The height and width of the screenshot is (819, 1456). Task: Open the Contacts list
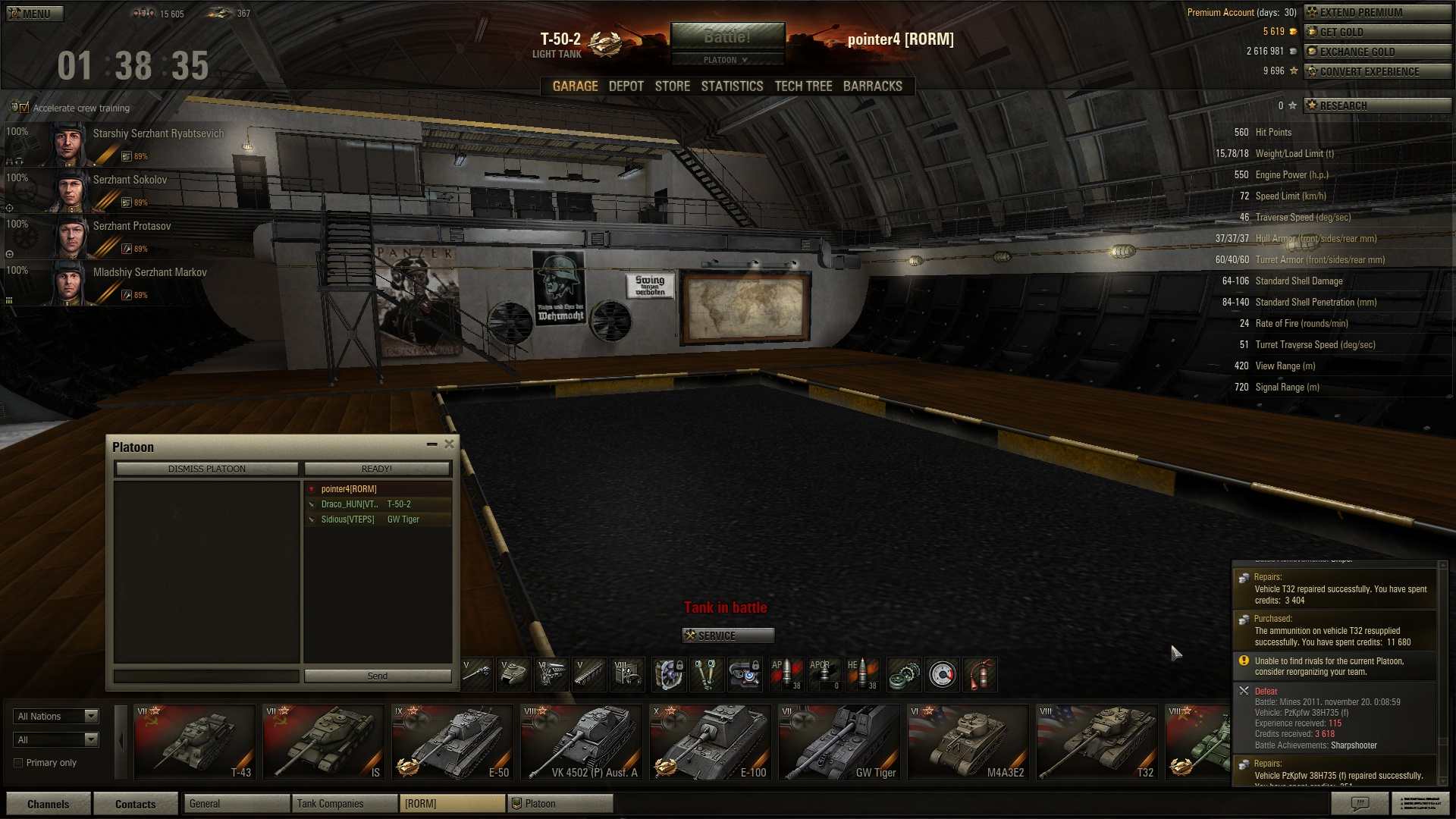click(135, 804)
